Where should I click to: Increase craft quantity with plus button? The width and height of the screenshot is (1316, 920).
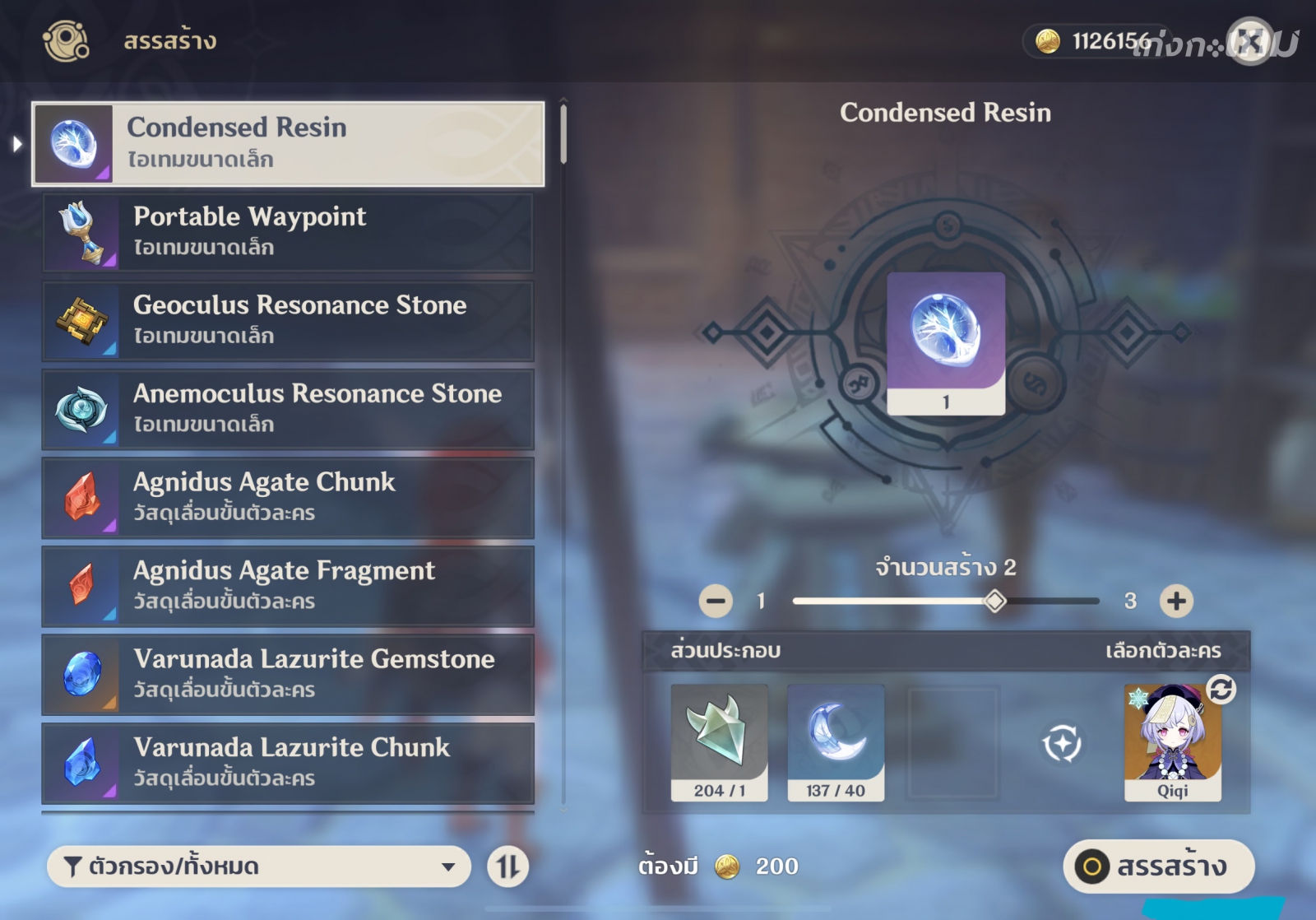point(1176,602)
